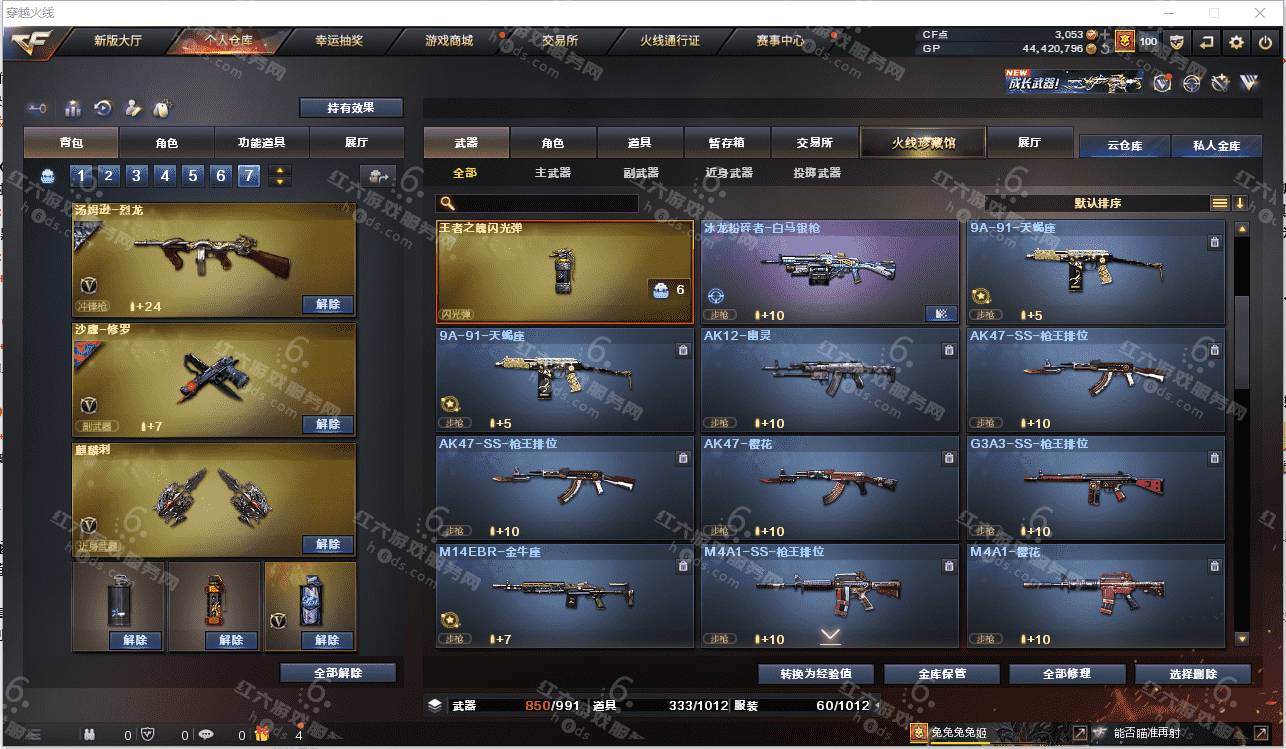This screenshot has width=1286, height=749.
Task: Show the 近身武器 melee category
Action: coord(728,173)
